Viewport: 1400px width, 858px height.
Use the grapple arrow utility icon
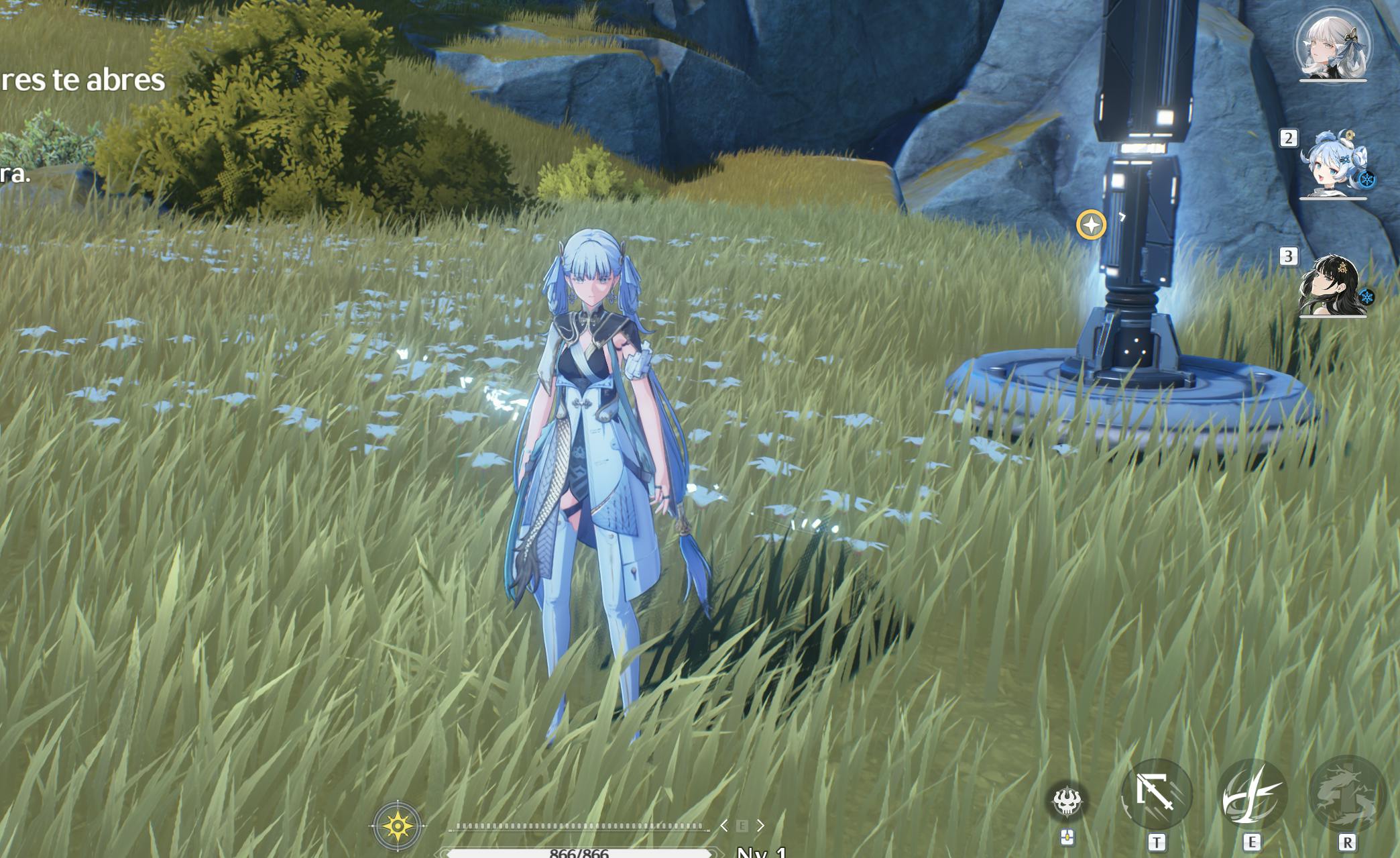1156,794
